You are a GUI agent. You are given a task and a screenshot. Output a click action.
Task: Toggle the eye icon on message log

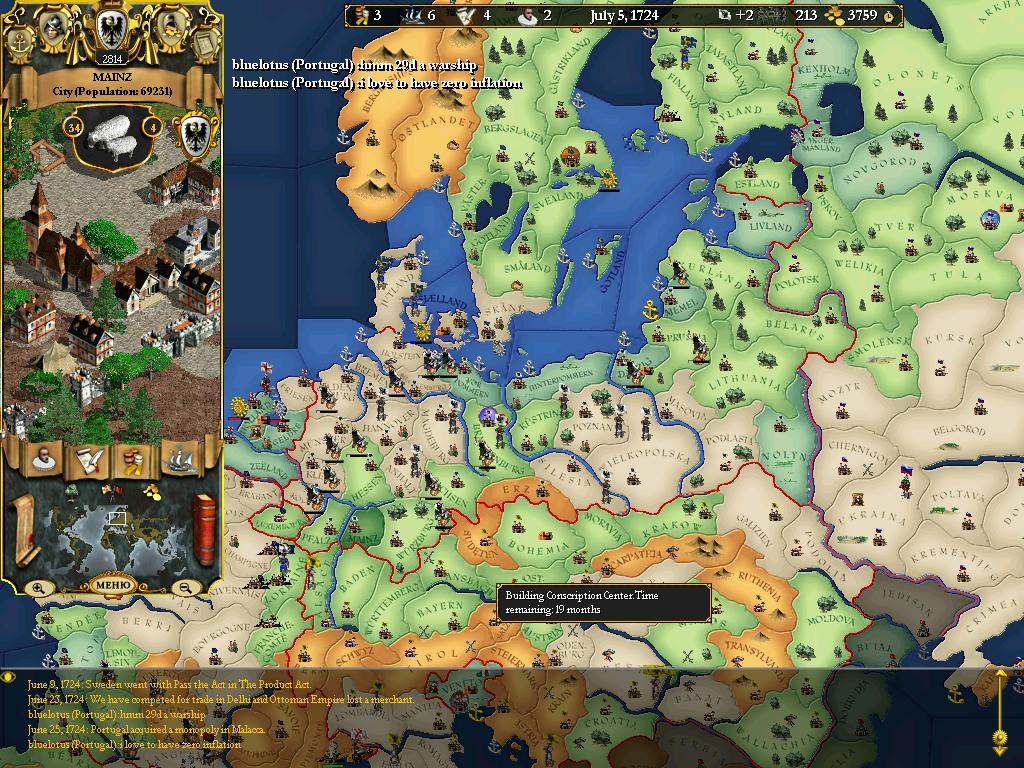pyautogui.click(x=9, y=677)
